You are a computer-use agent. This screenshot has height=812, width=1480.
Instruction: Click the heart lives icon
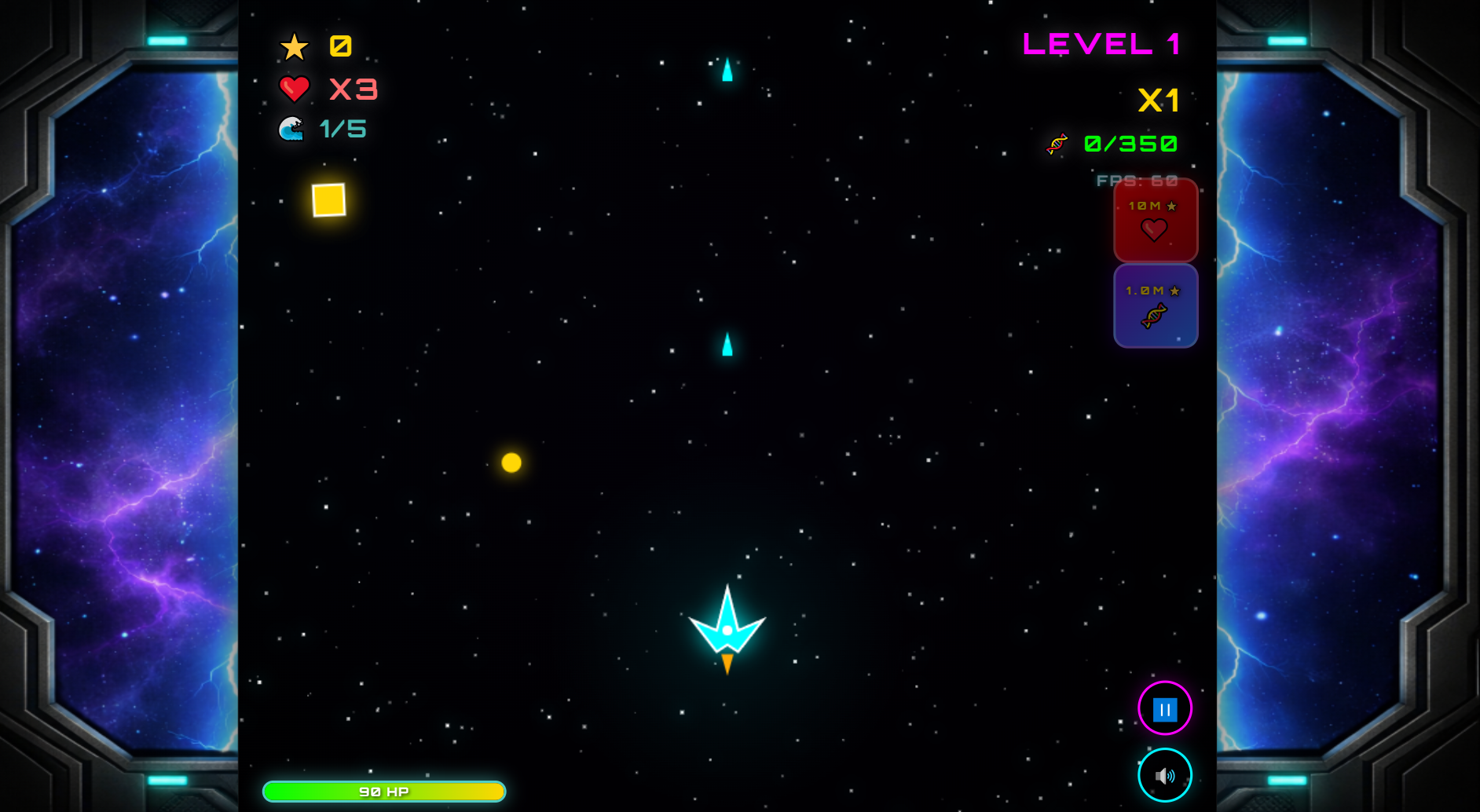tap(294, 89)
